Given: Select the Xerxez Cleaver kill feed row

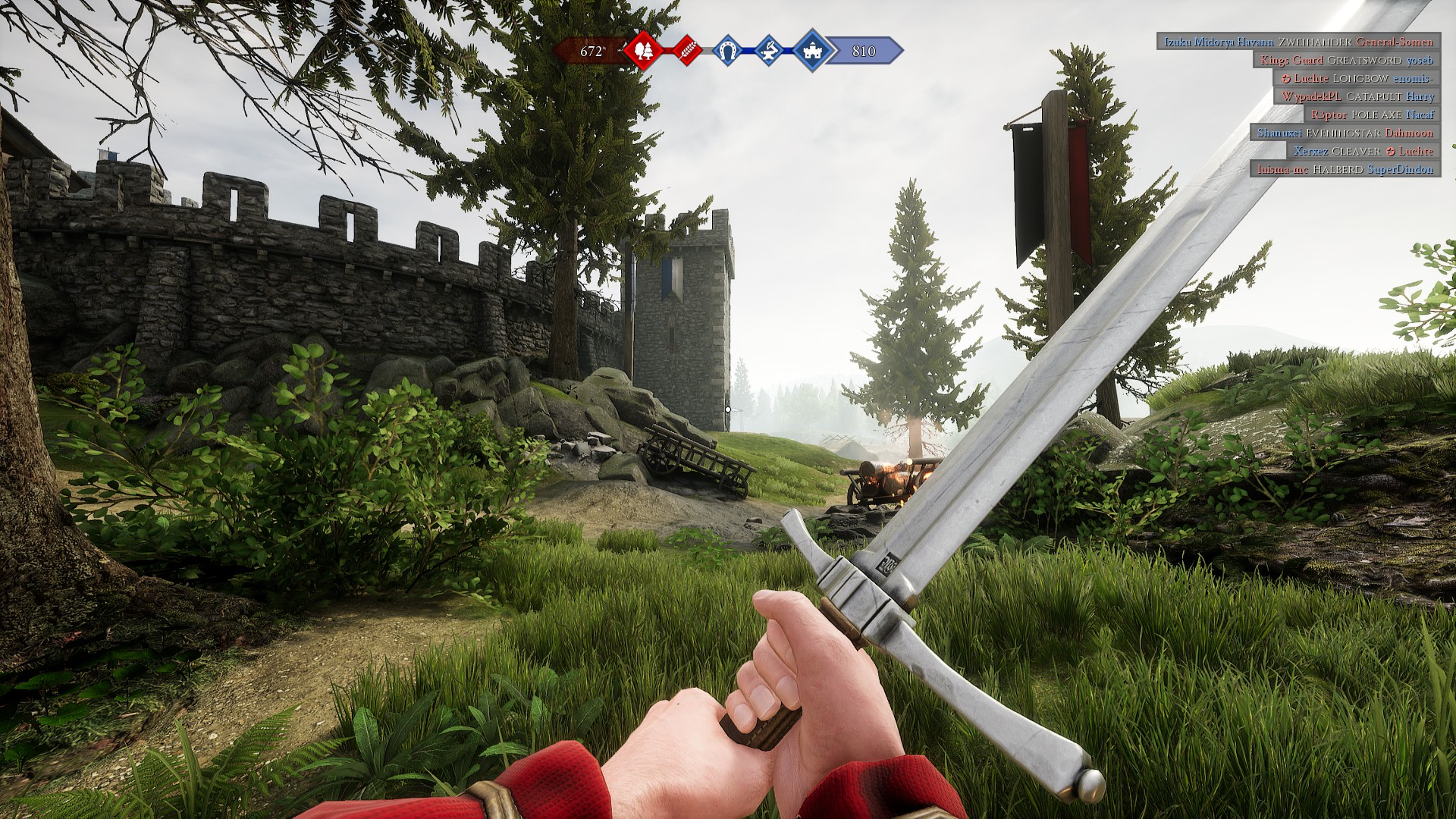Looking at the screenshot, I should point(1363,151).
